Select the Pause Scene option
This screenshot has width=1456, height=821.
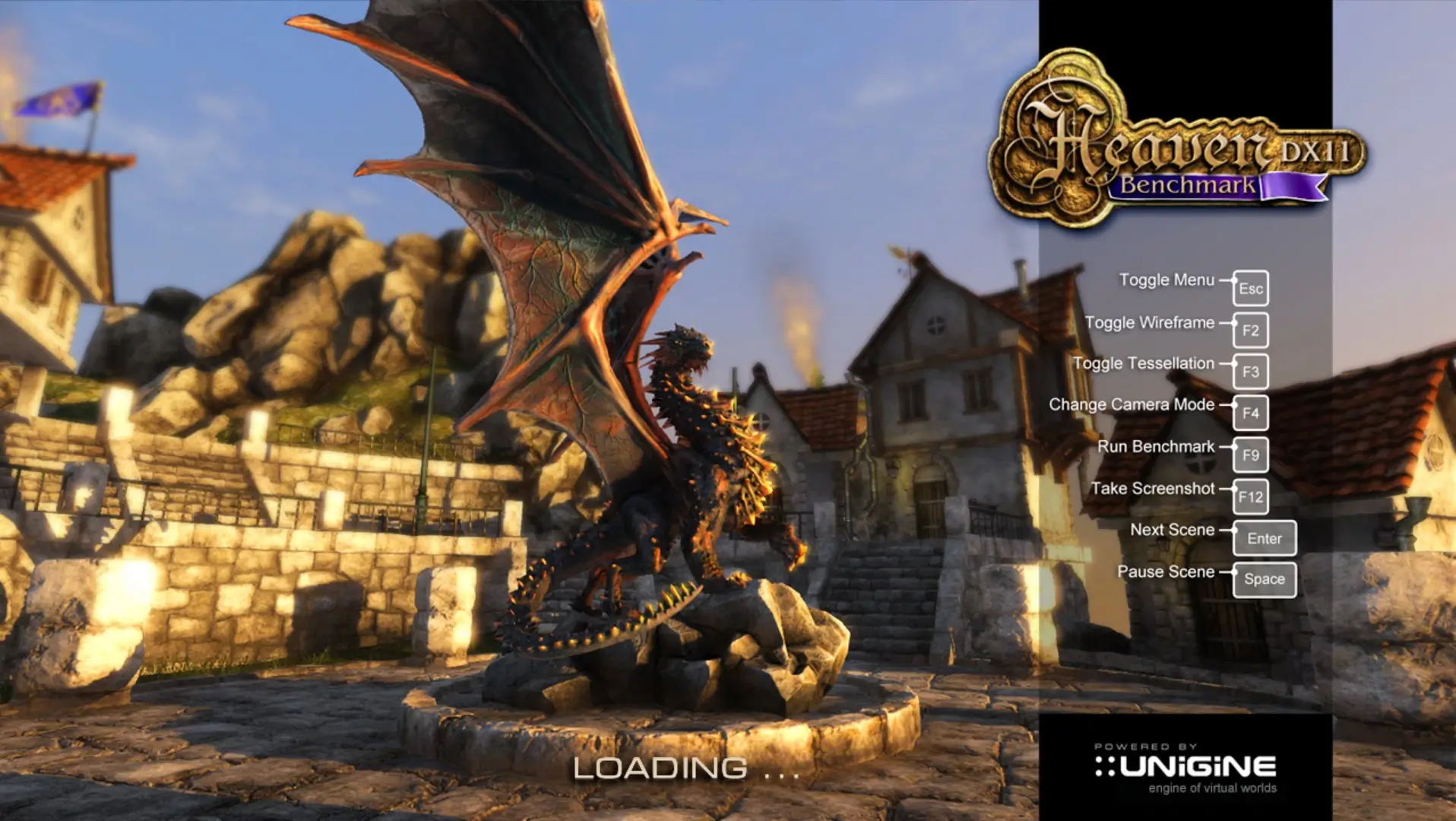1166,571
